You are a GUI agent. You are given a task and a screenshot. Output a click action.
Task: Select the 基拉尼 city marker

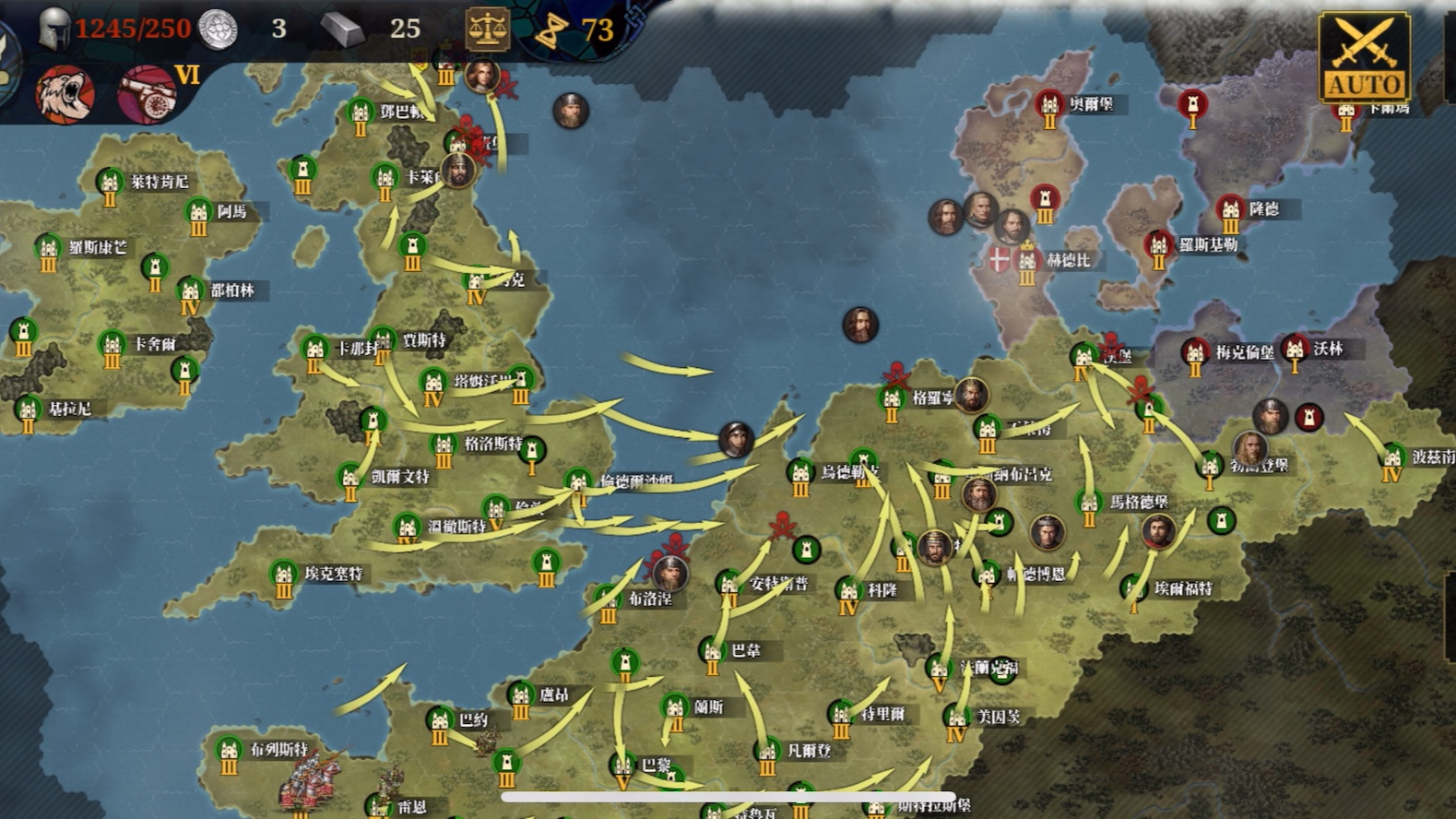(x=28, y=410)
